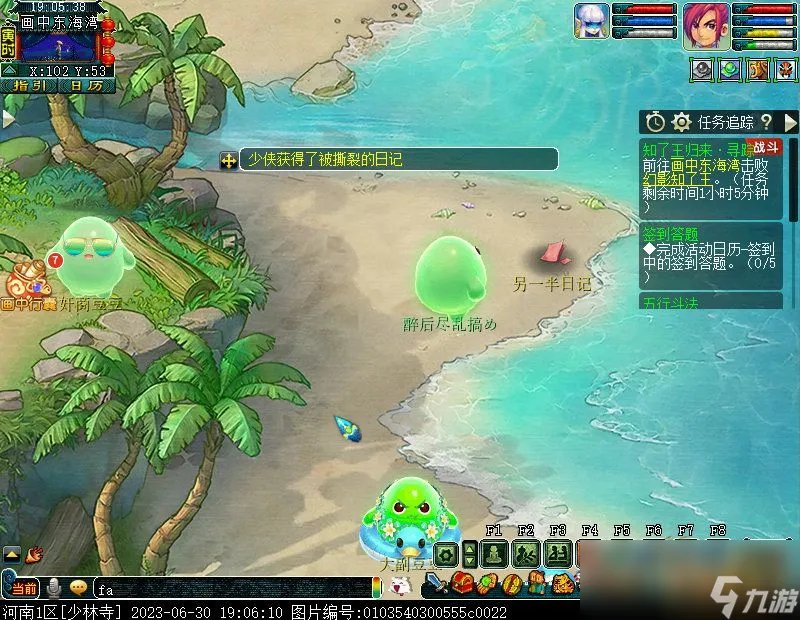Click the opera mask status icon
Viewport: 800px width, 620px height.
pos(786,70)
